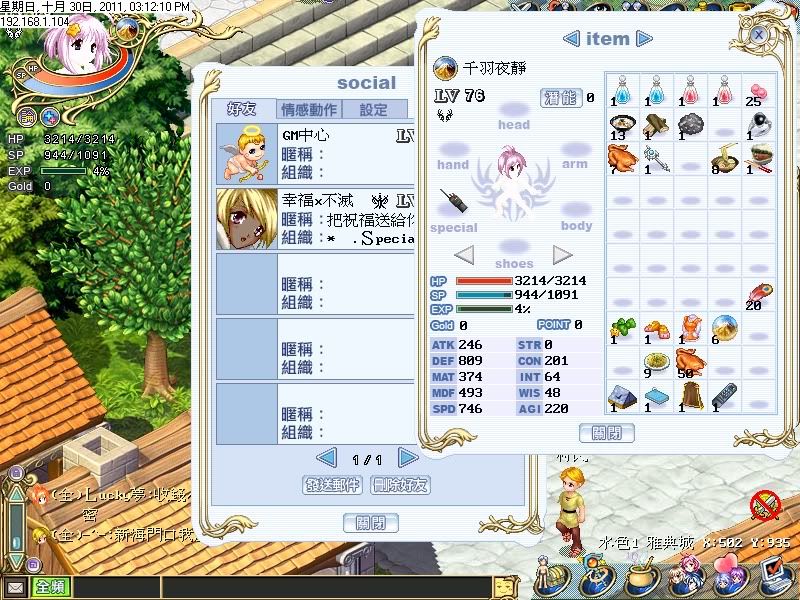800x600 pixels.
Task: Switch to the 情感動作 tab
Action: click(x=308, y=109)
